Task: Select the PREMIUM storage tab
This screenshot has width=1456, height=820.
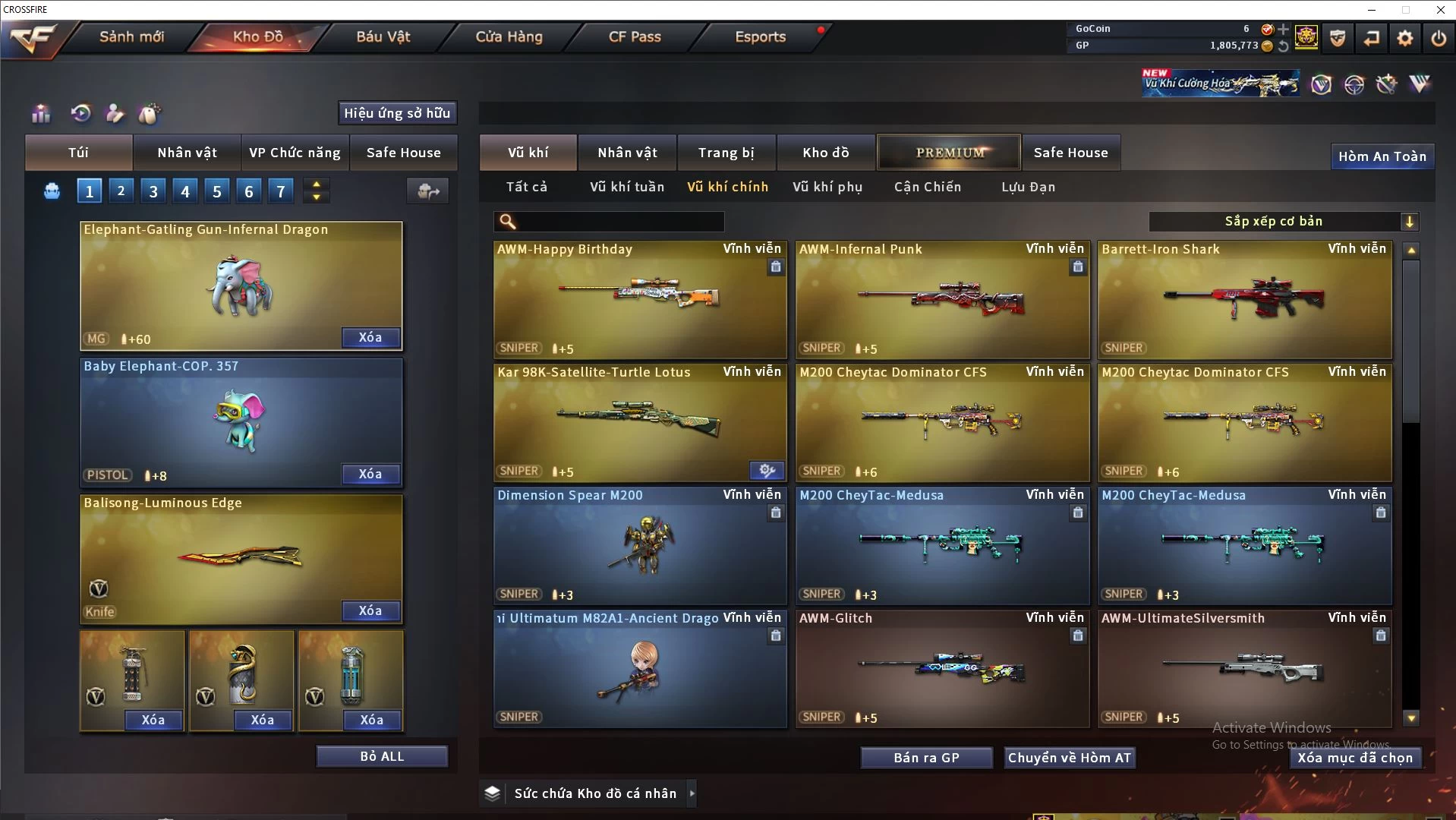Action: coord(949,153)
